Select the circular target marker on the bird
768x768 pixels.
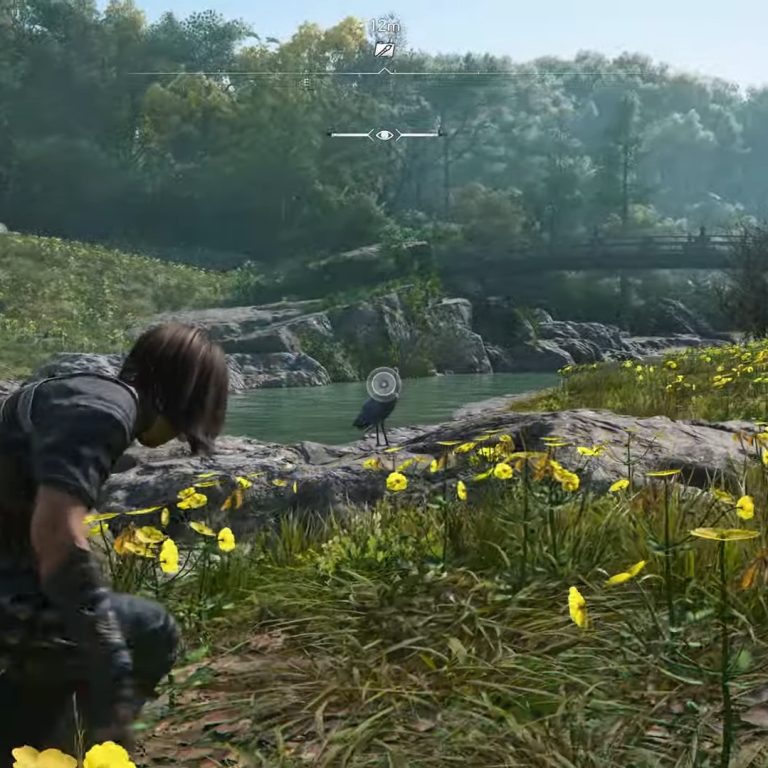pyautogui.click(x=383, y=382)
